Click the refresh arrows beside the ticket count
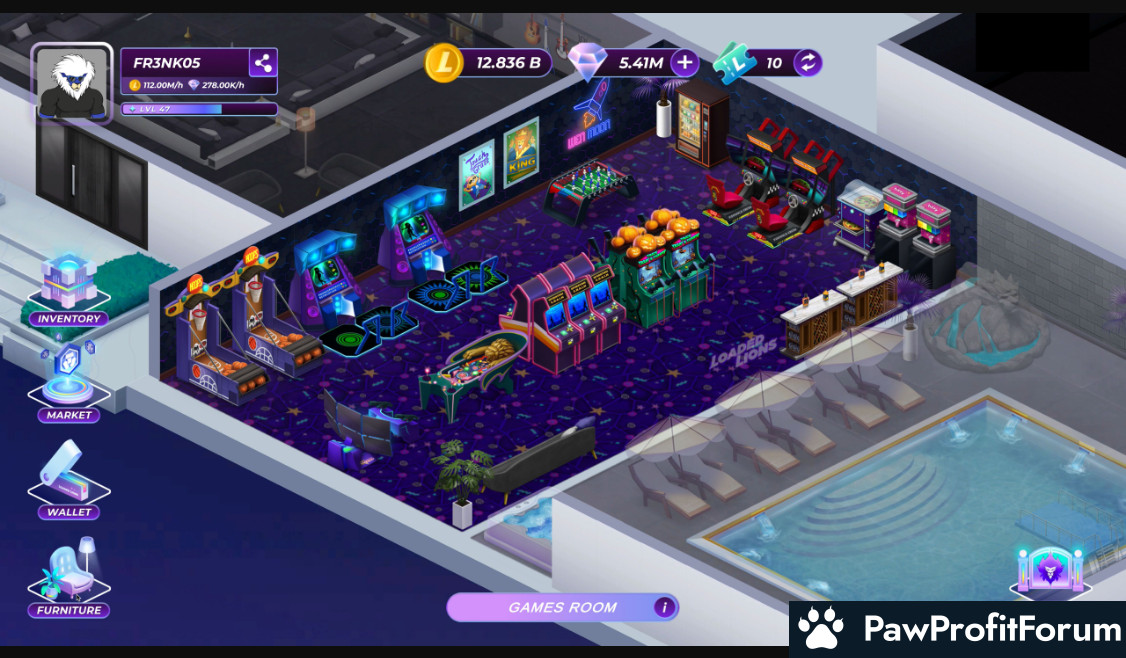The image size is (1126, 658). point(808,63)
